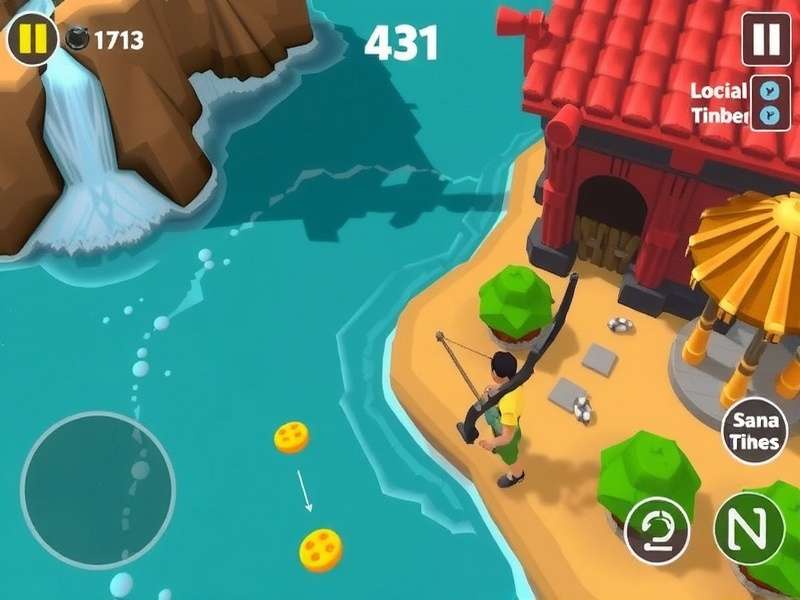Tap the yellow round pause button

(32, 39)
